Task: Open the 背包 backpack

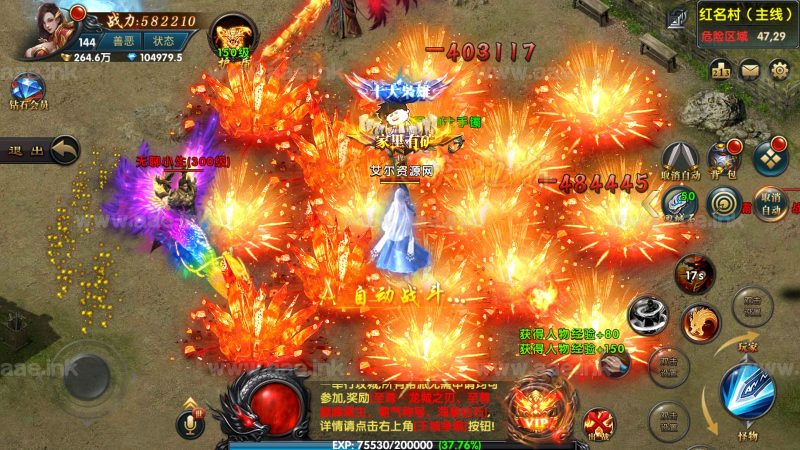Action: [x=723, y=159]
